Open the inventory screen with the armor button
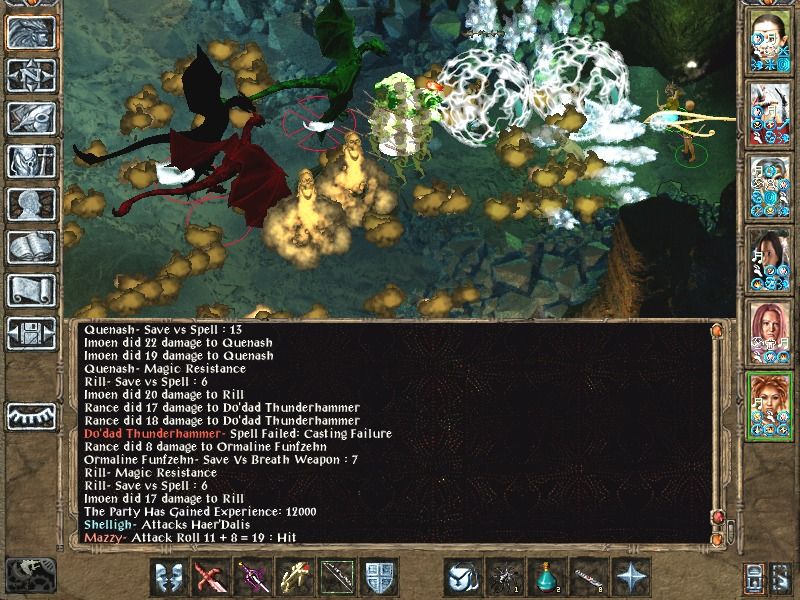The height and width of the screenshot is (600, 800). 30,160
